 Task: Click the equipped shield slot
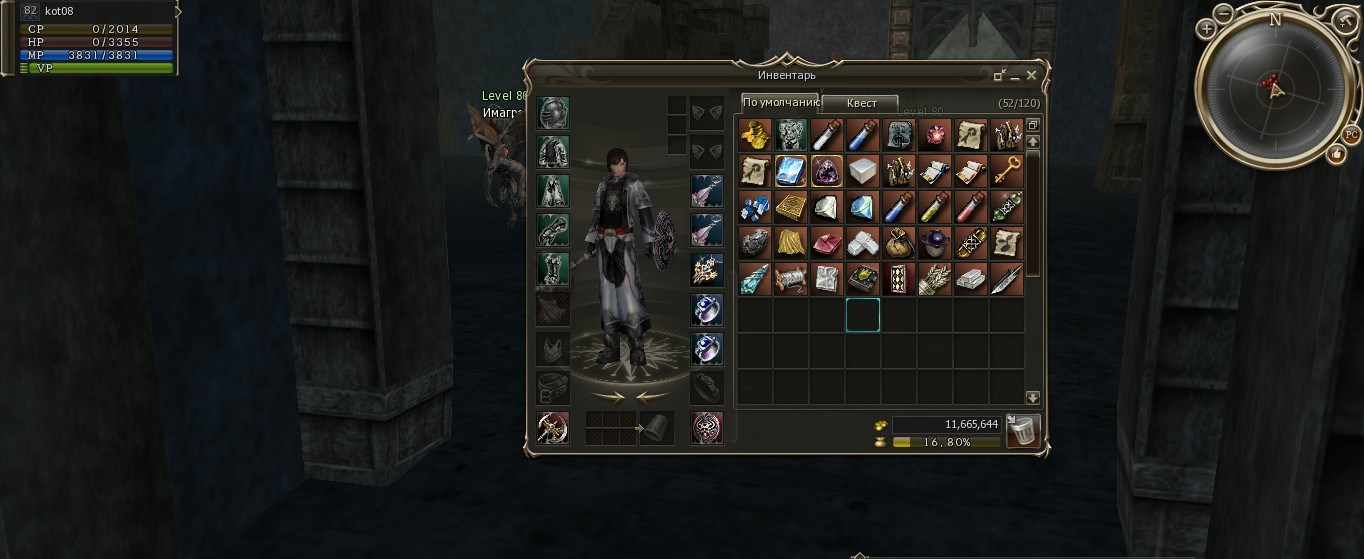pyautogui.click(x=707, y=427)
